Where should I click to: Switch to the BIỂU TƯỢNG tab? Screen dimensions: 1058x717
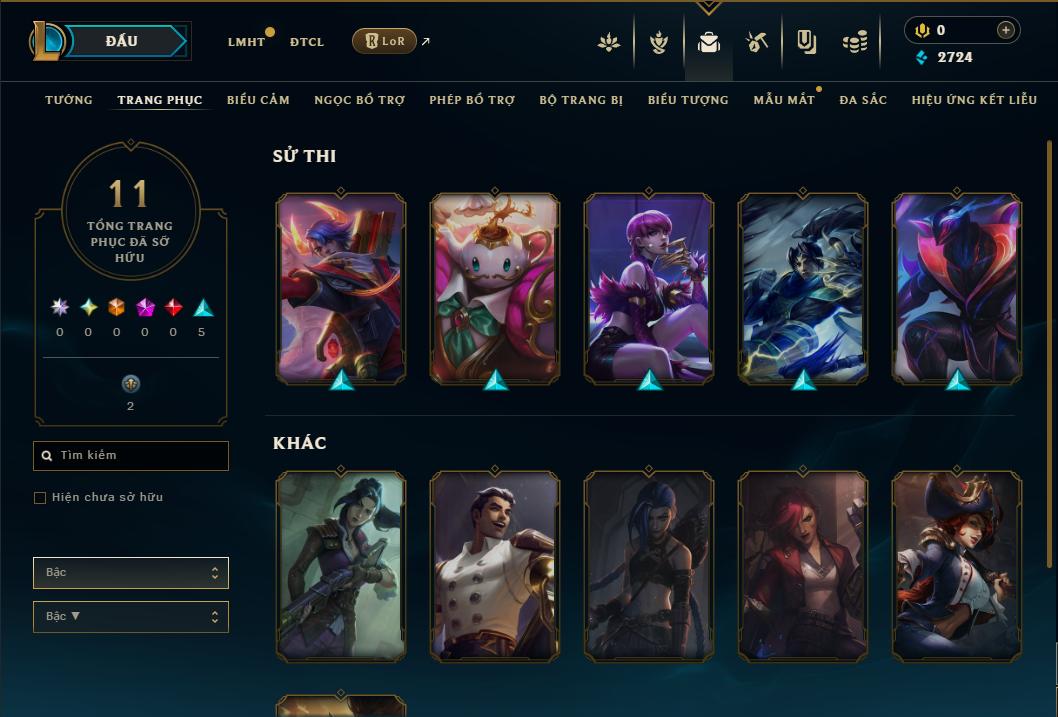[x=688, y=100]
